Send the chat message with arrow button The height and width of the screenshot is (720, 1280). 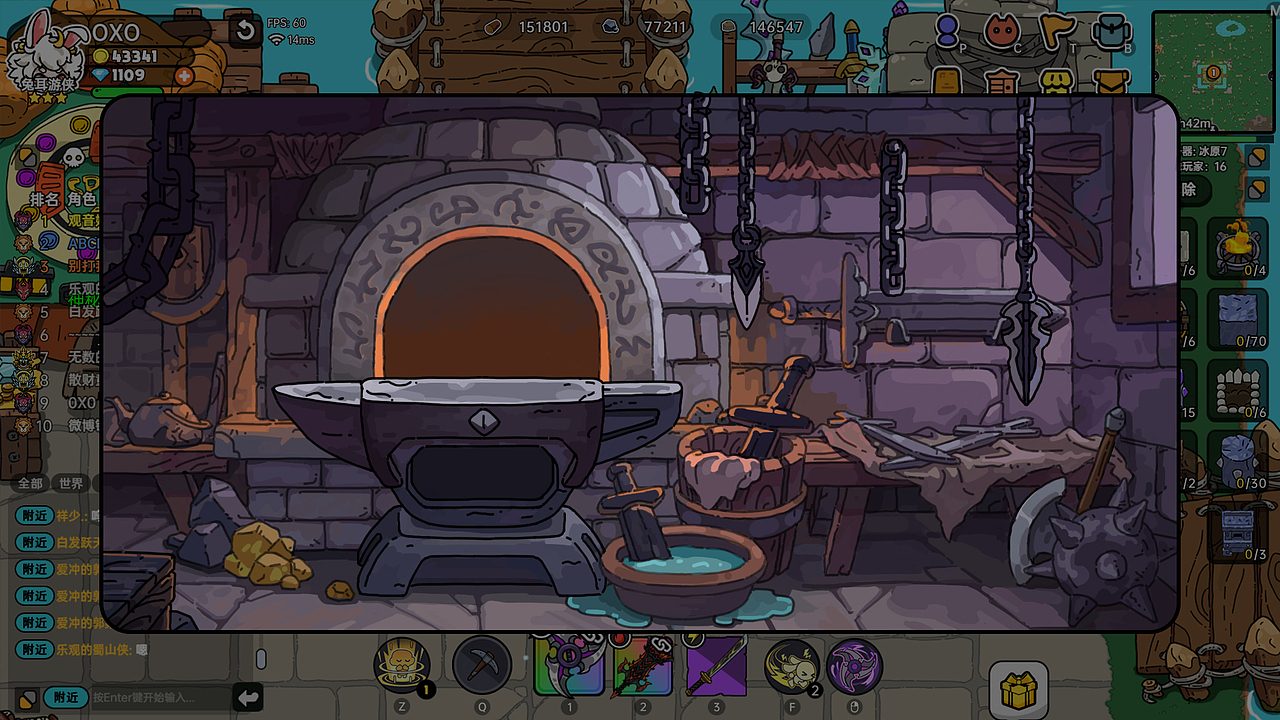point(248,697)
